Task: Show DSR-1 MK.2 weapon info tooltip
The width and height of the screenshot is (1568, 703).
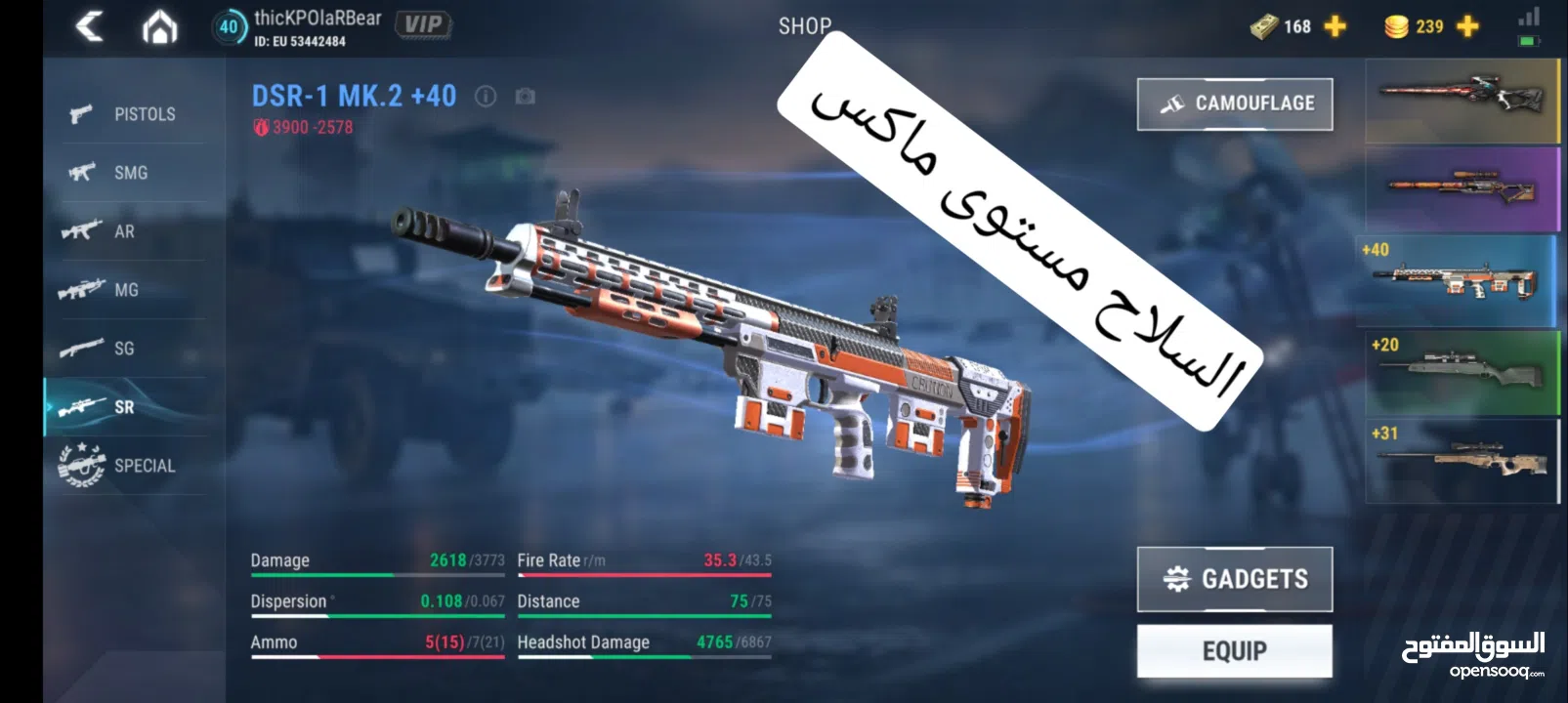Action: pyautogui.click(x=486, y=97)
